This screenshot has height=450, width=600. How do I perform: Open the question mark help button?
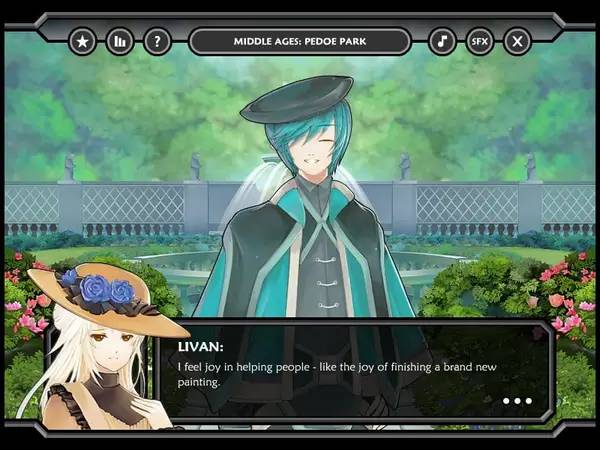pos(157,41)
